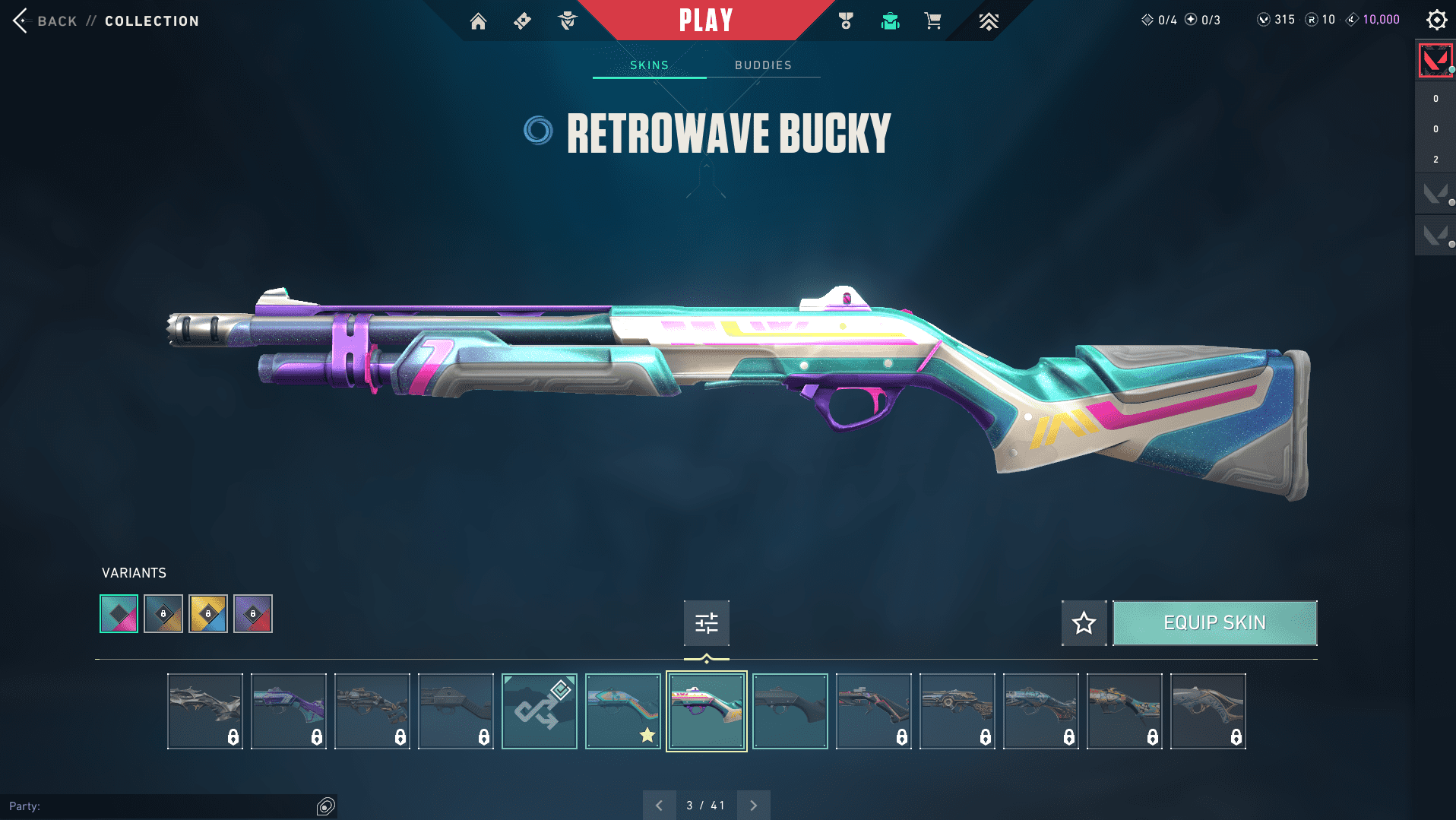Open the party voice icon in Party bar
The image size is (1456, 820).
[325, 806]
